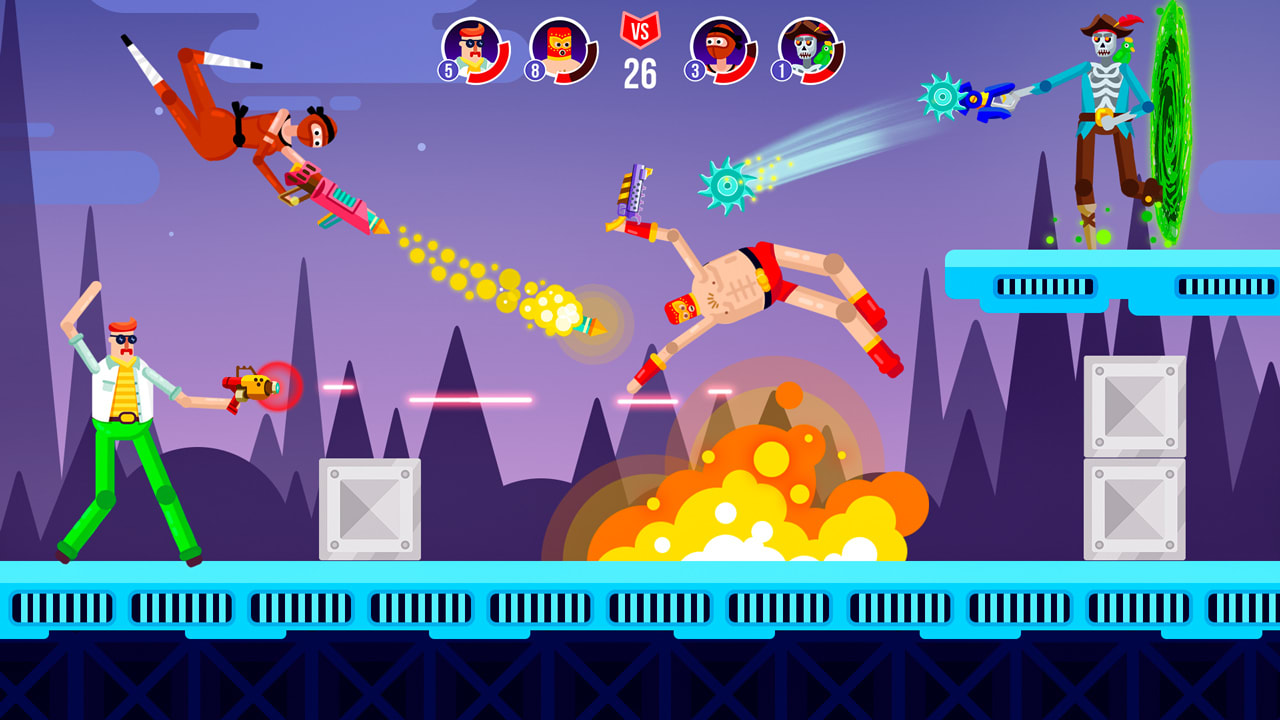The image size is (1280, 720).
Task: Click the level 1 badge on pirate avatar
Action: tap(781, 68)
